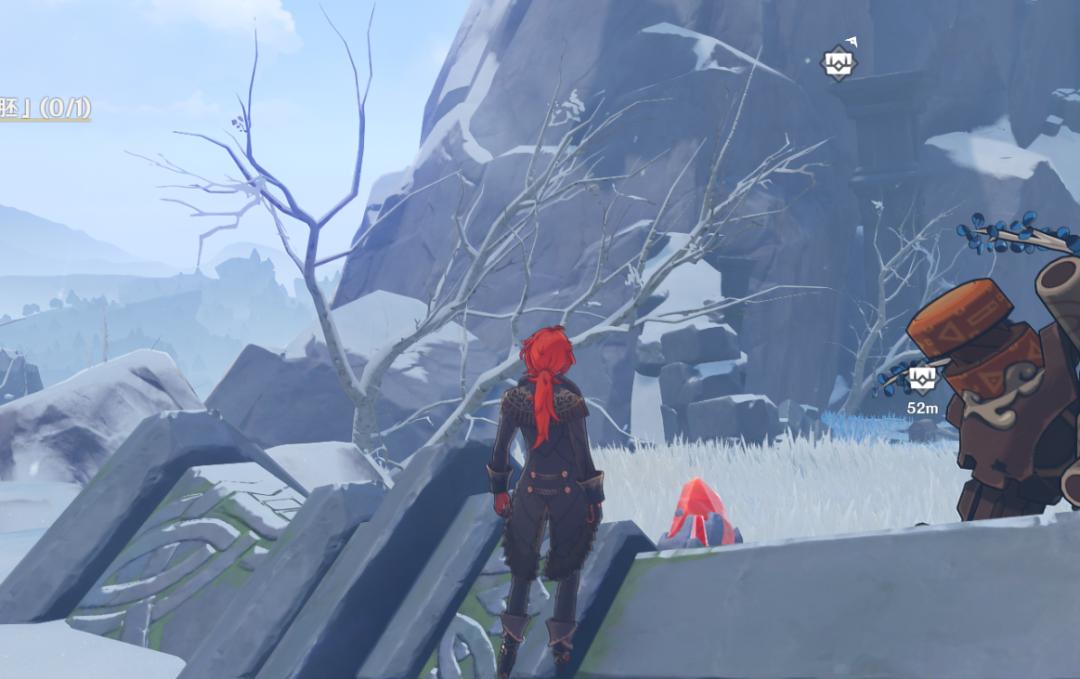Click the objective marker with the small arrow

point(838,63)
